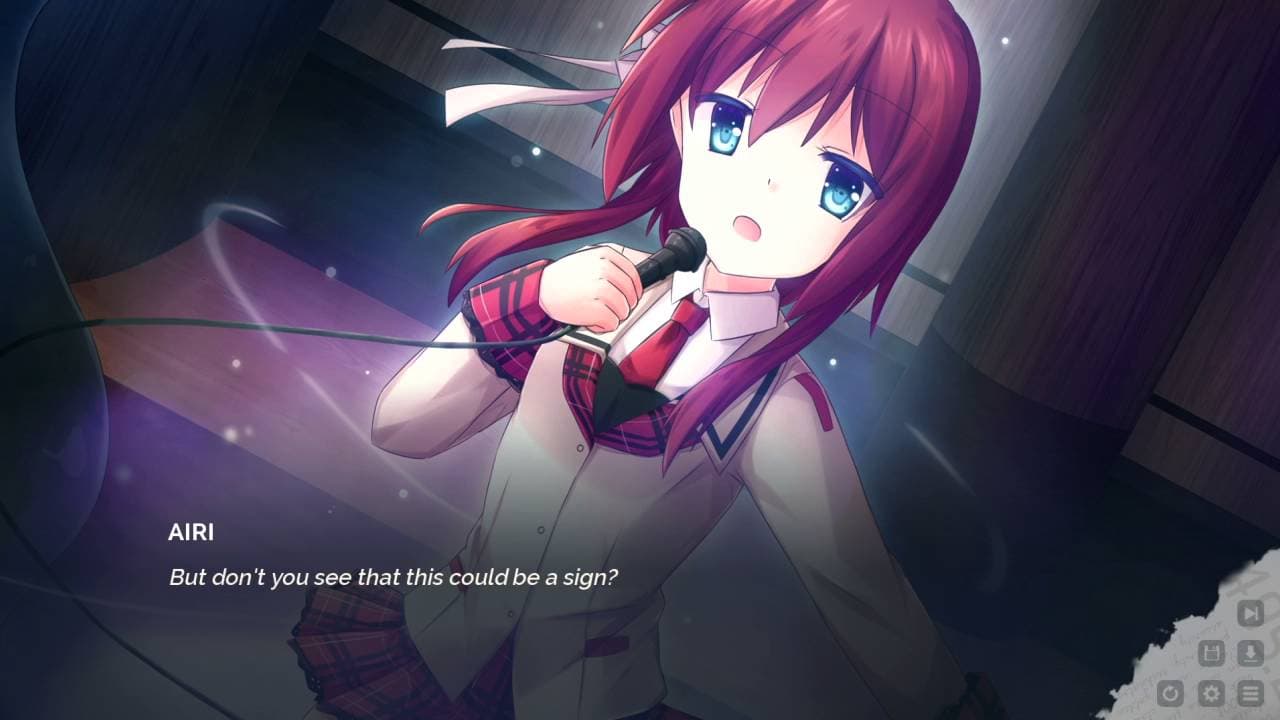Open the load menu via the download arrow icon
The image size is (1280, 720).
[x=1249, y=652]
